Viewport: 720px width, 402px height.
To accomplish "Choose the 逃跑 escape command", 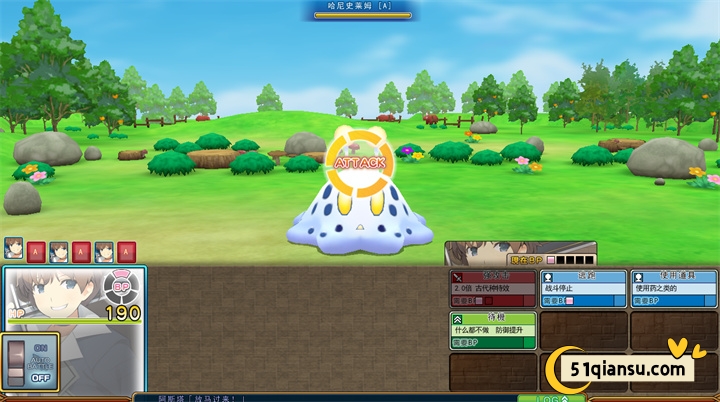I will click(583, 288).
